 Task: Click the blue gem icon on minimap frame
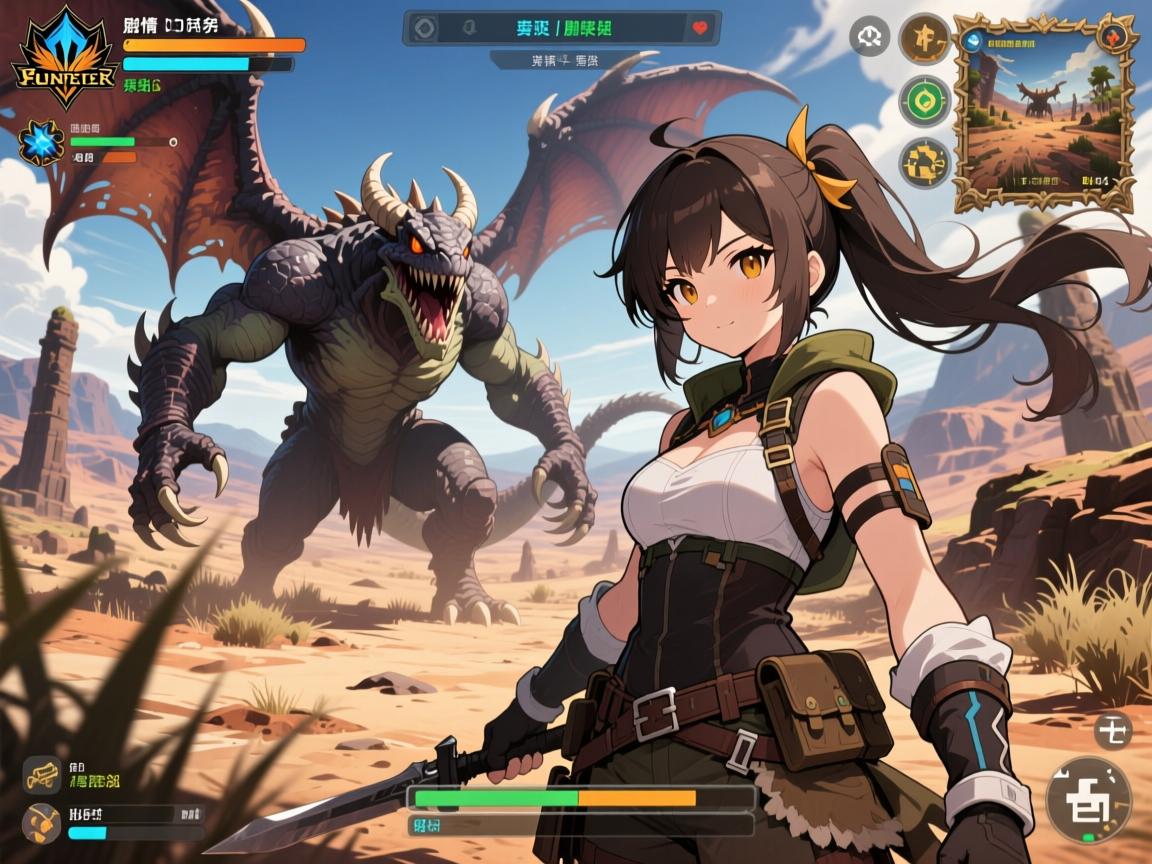tap(973, 40)
